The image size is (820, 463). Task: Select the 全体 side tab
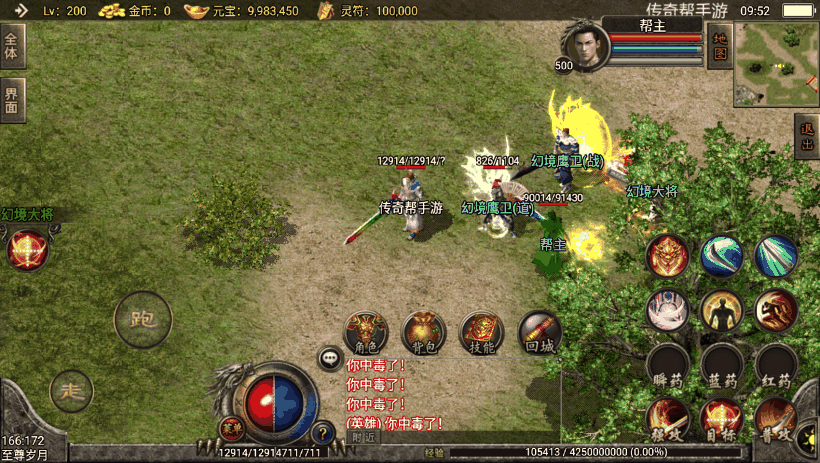pyautogui.click(x=11, y=46)
